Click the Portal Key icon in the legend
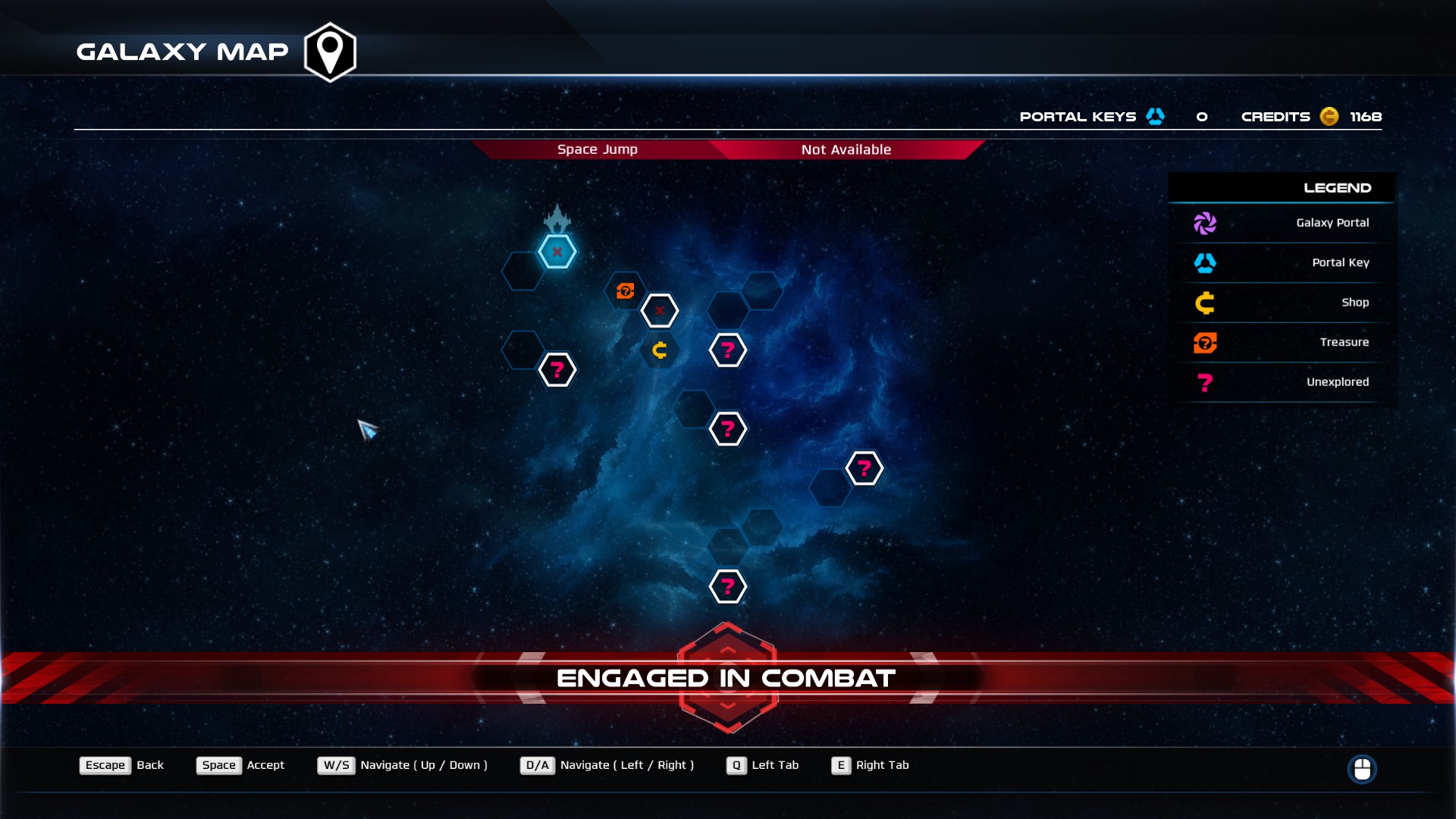The image size is (1456, 819). tap(1206, 262)
